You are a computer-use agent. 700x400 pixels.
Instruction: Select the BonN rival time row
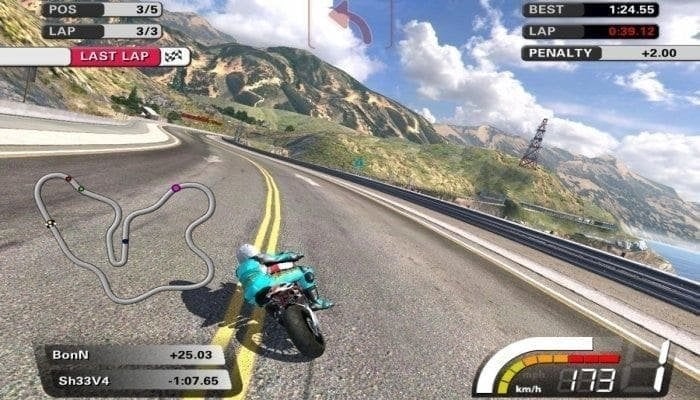click(x=134, y=356)
